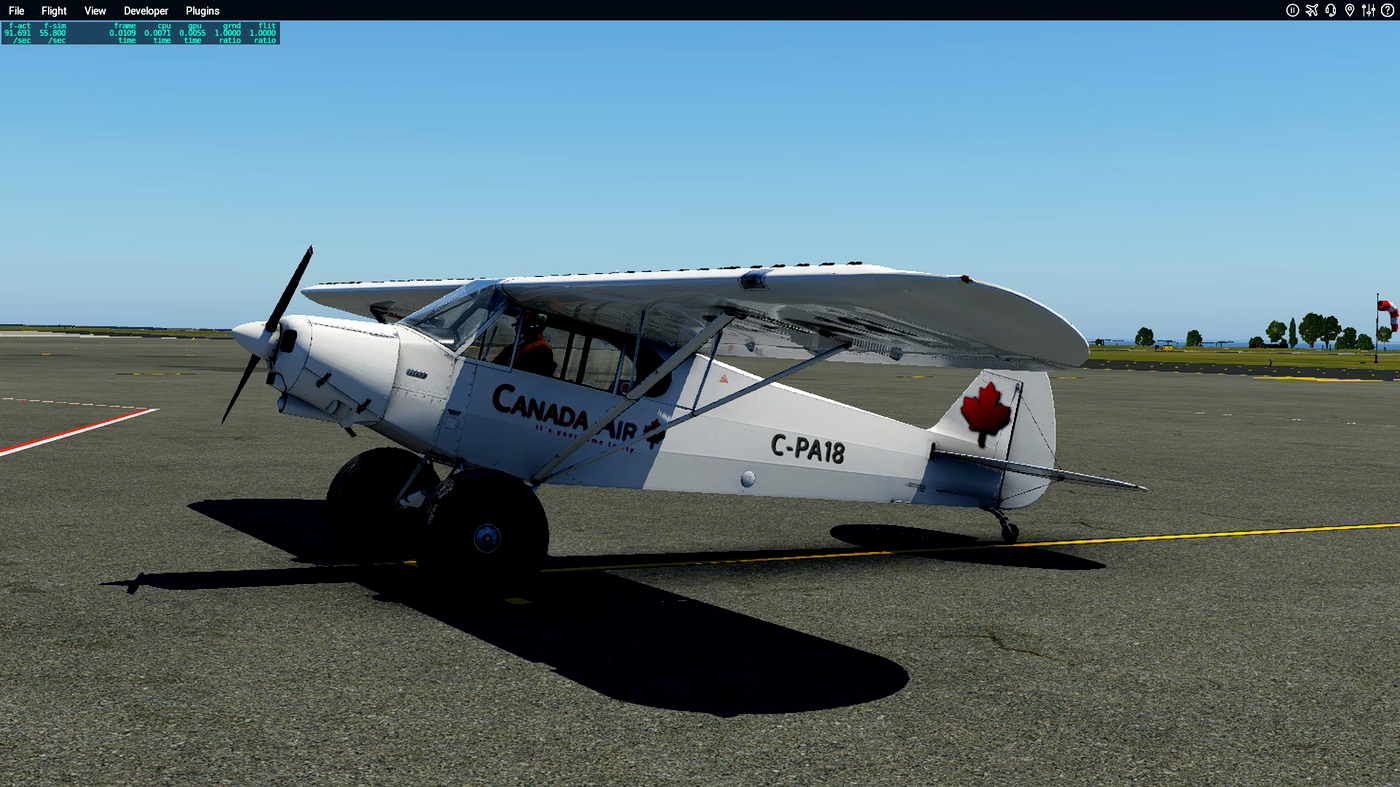The image size is (1400, 787).
Task: Open the View menu
Action: (94, 10)
